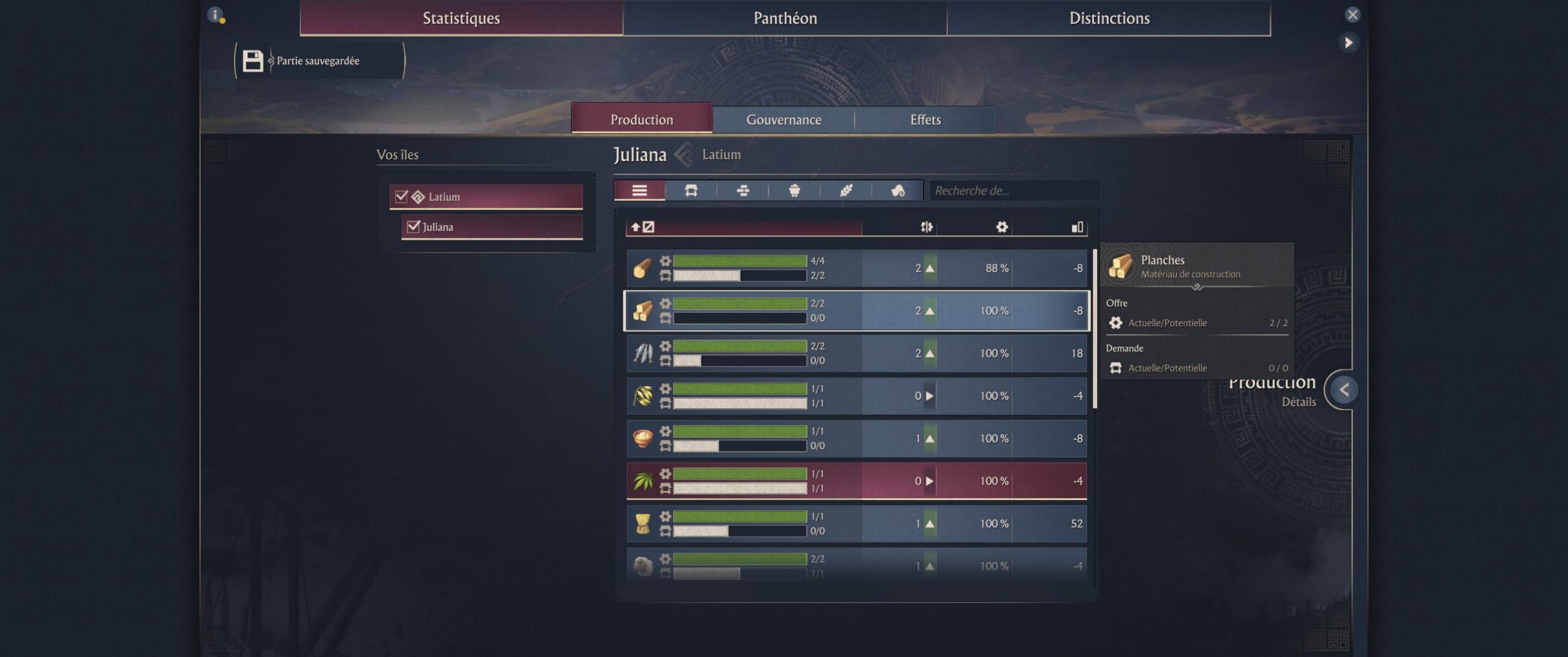Collapse the Production Détails side panel

tap(1344, 390)
